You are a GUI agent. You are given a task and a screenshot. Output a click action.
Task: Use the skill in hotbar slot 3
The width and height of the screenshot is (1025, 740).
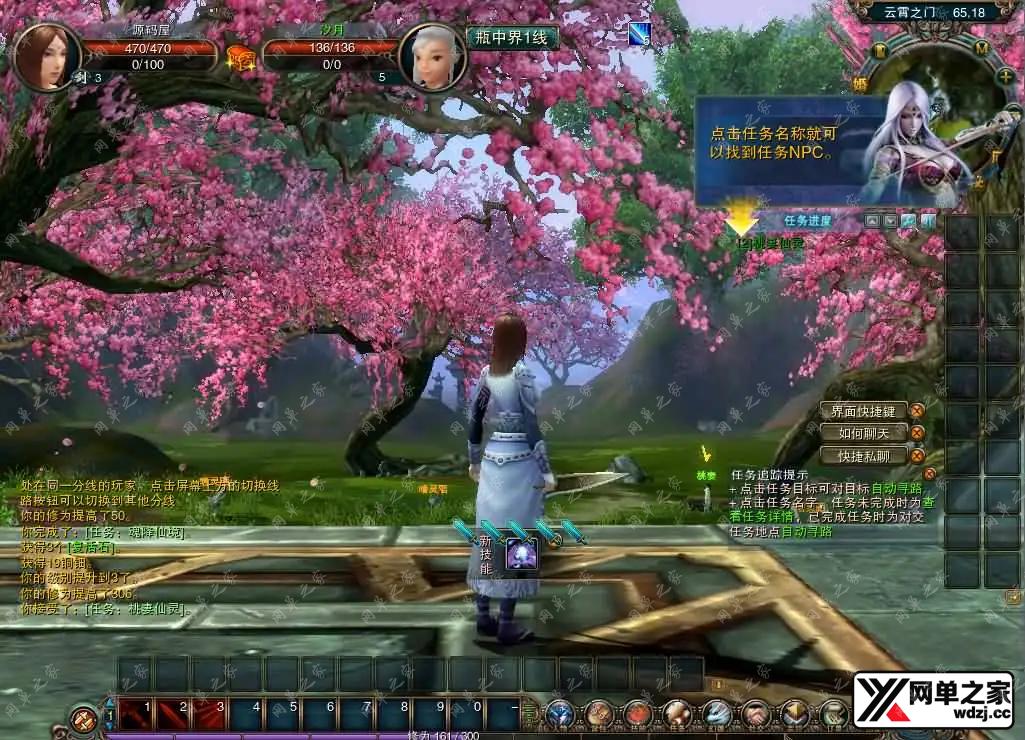click(x=211, y=714)
